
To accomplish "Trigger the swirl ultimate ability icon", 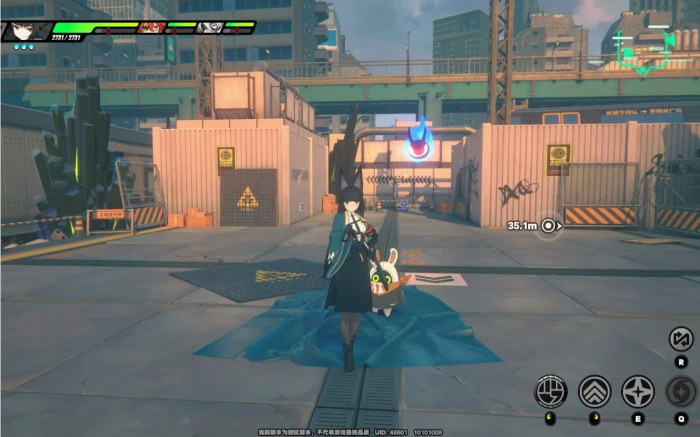I will click(682, 391).
